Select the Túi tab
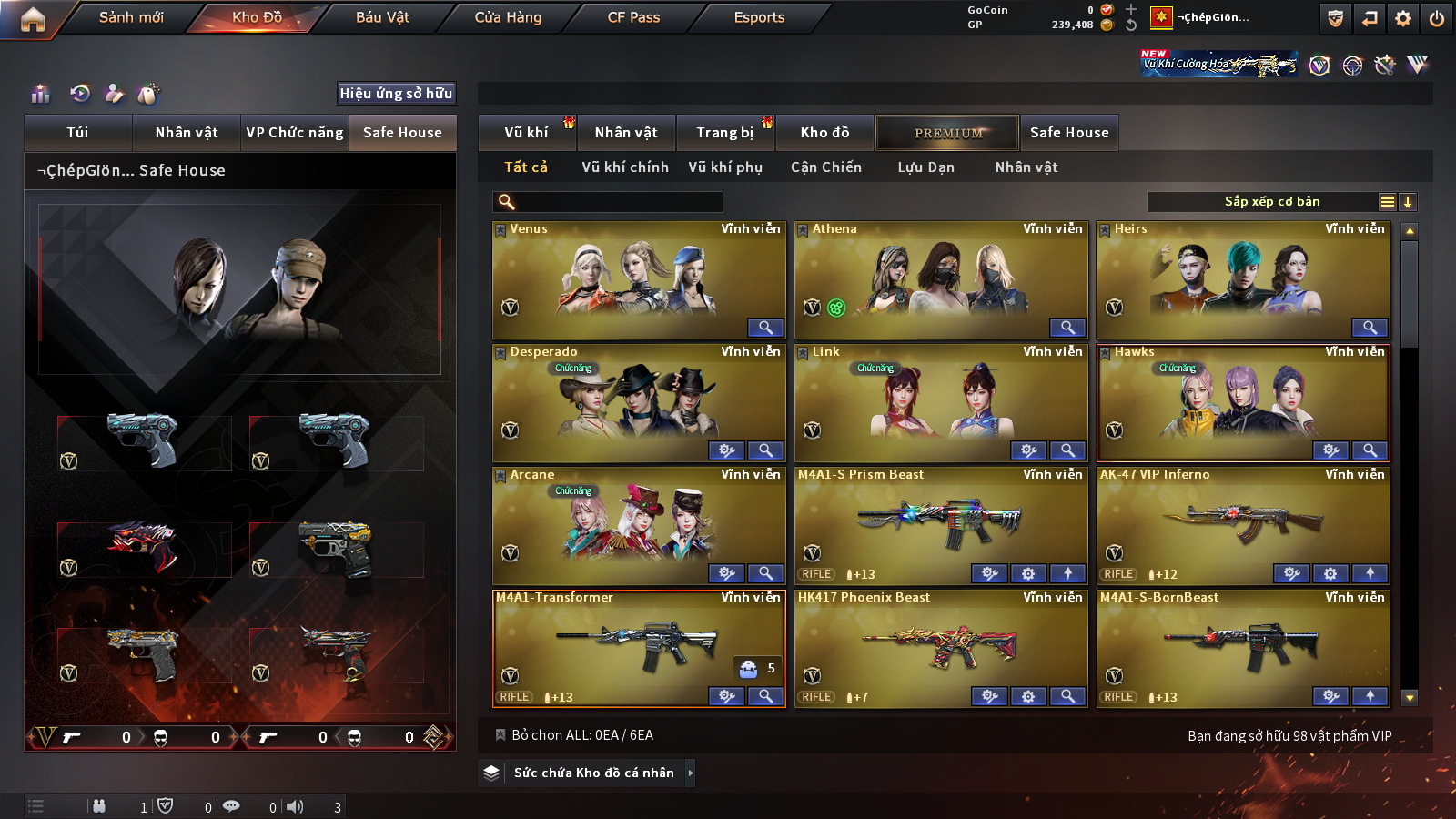The height and width of the screenshot is (819, 1456). [77, 133]
